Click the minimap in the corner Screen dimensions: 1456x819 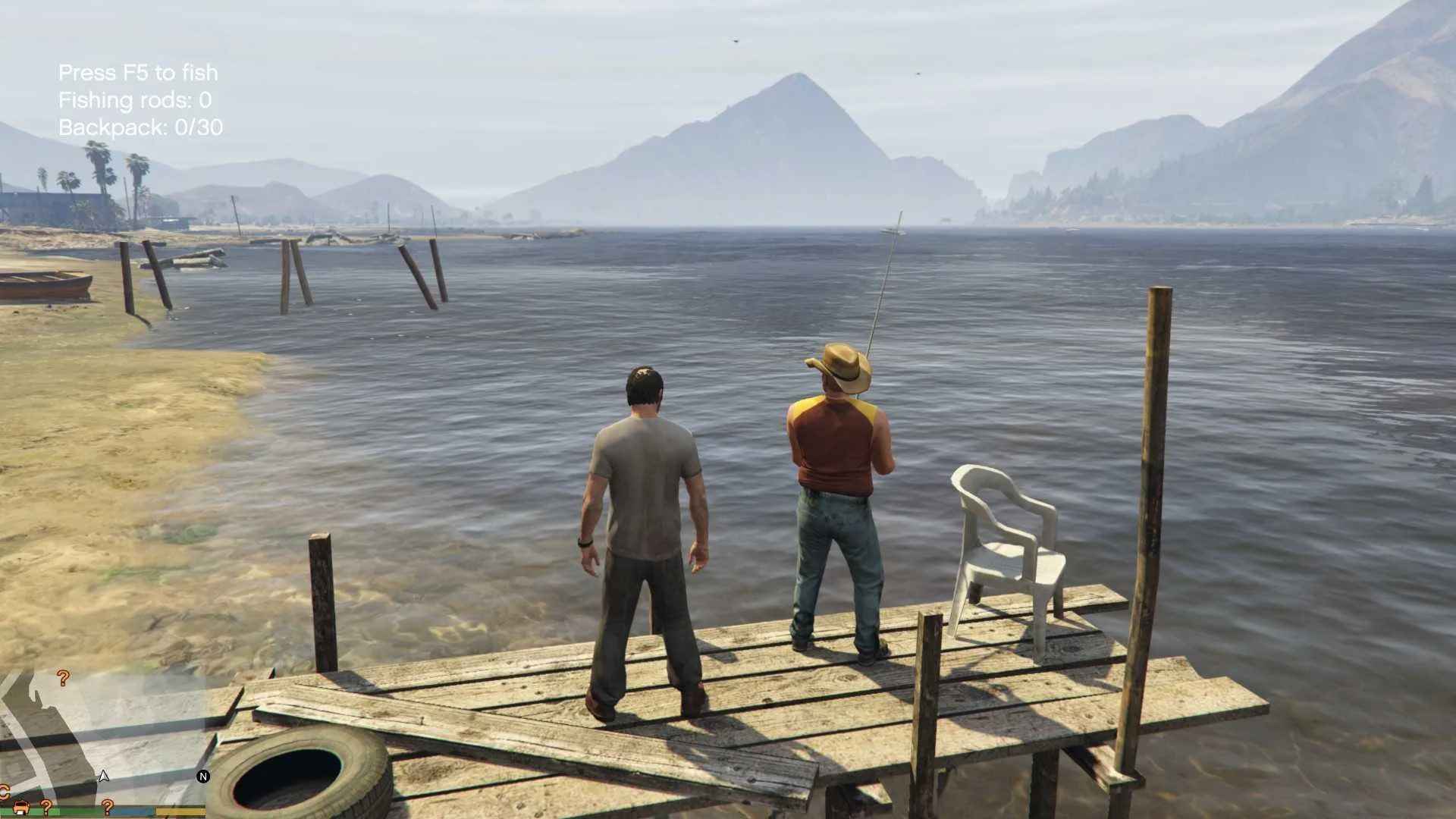tap(102, 739)
